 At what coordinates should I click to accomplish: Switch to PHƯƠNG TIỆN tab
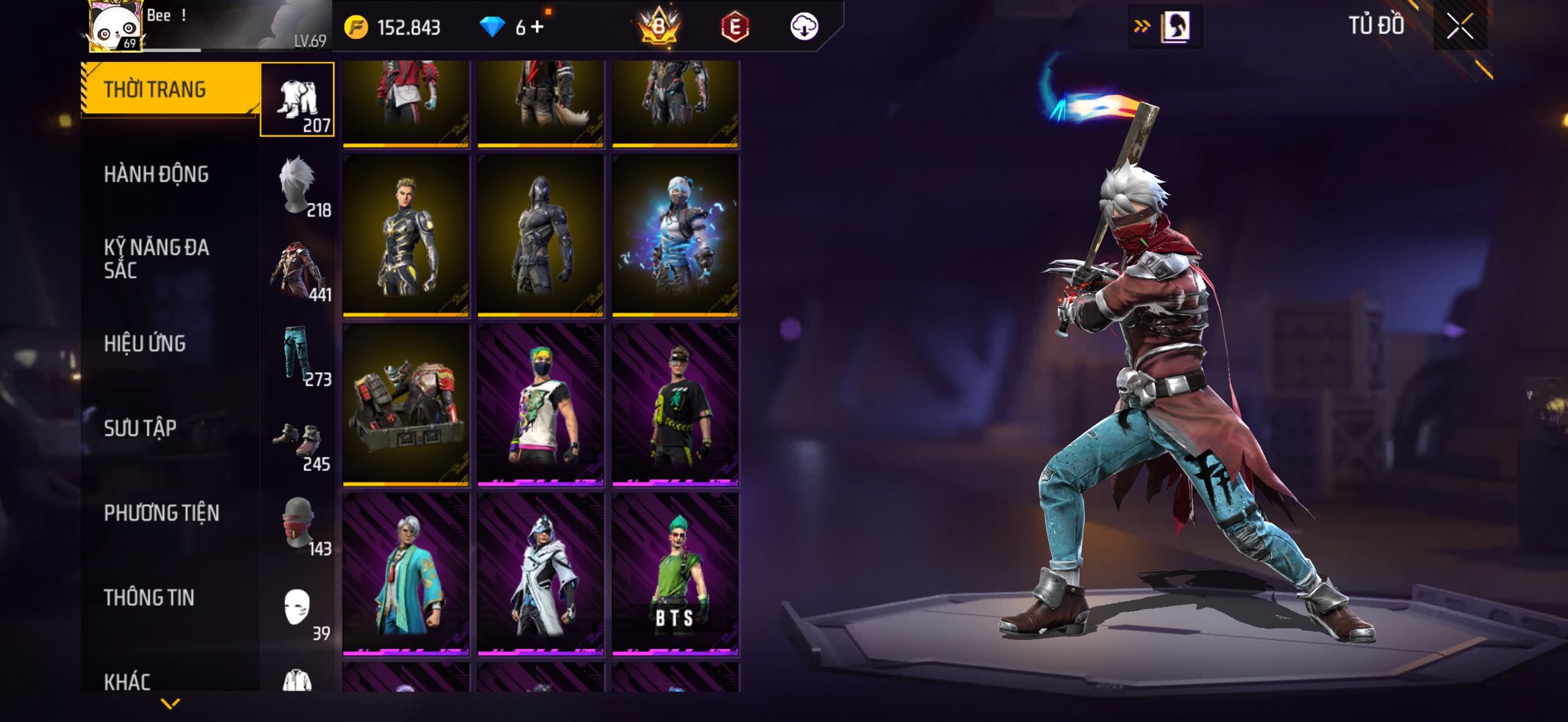pos(162,513)
